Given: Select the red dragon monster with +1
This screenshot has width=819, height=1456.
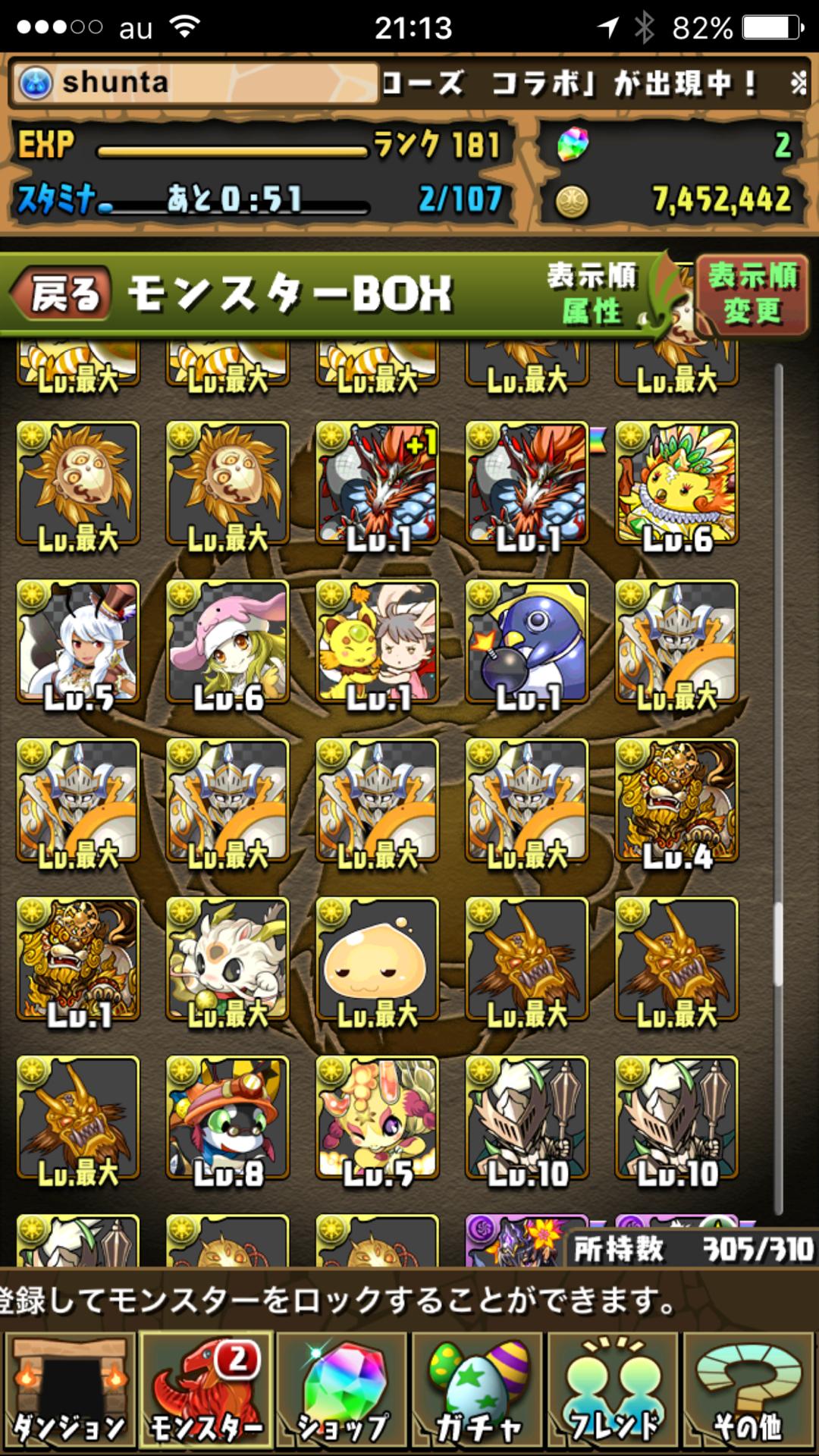Looking at the screenshot, I should coord(378,484).
